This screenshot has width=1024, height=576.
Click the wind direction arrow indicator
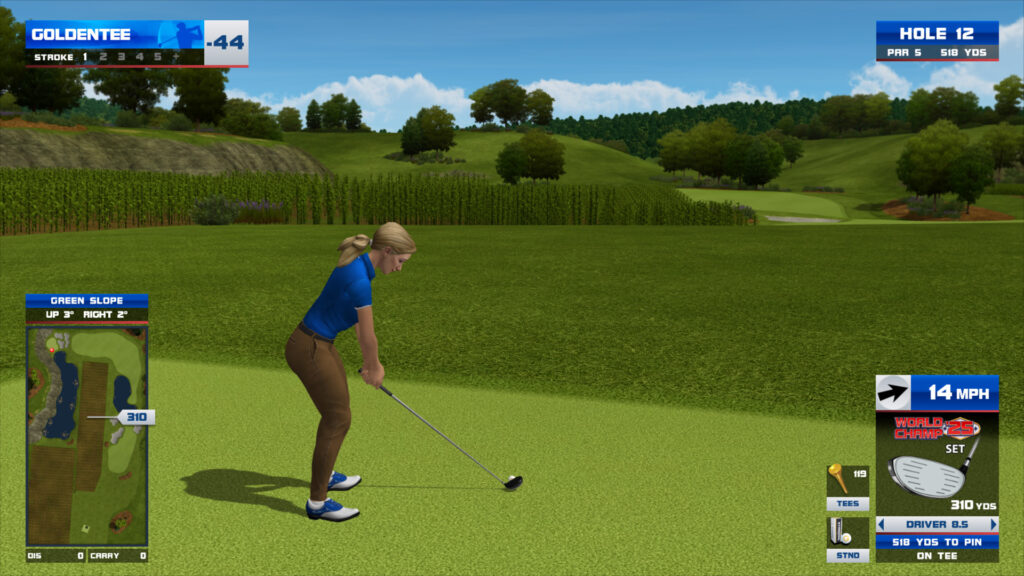coord(893,393)
